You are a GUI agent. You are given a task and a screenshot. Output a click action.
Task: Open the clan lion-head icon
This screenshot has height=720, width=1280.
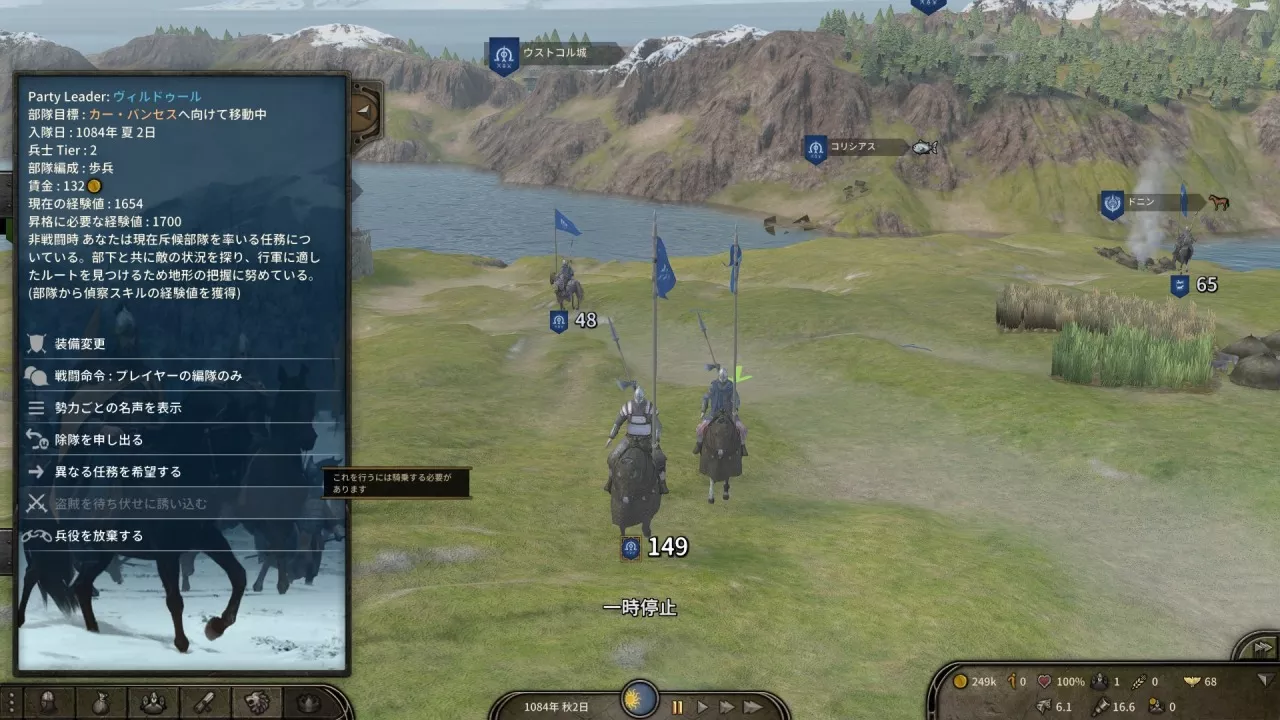(256, 703)
